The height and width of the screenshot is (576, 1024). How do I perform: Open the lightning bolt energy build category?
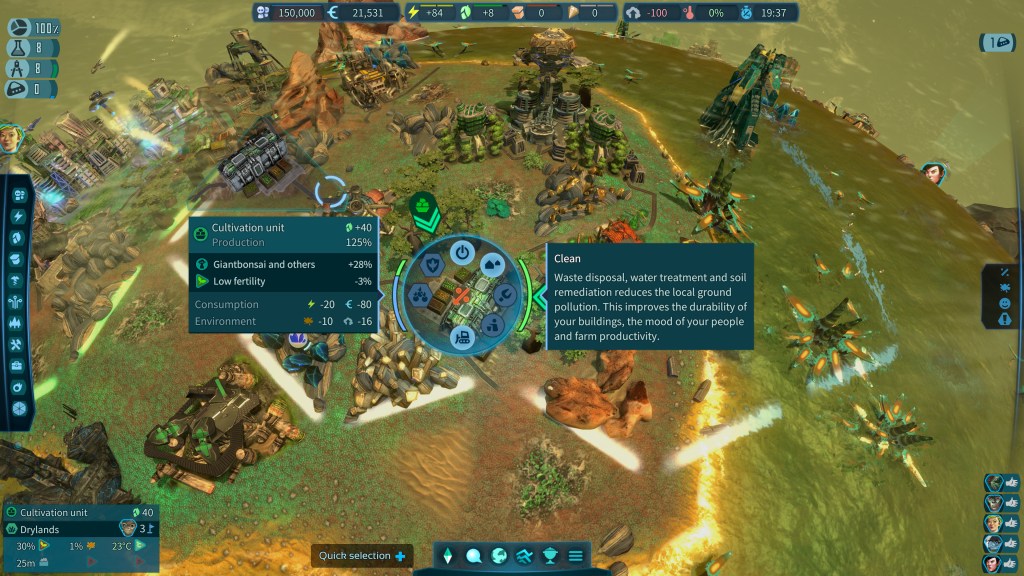click(18, 216)
